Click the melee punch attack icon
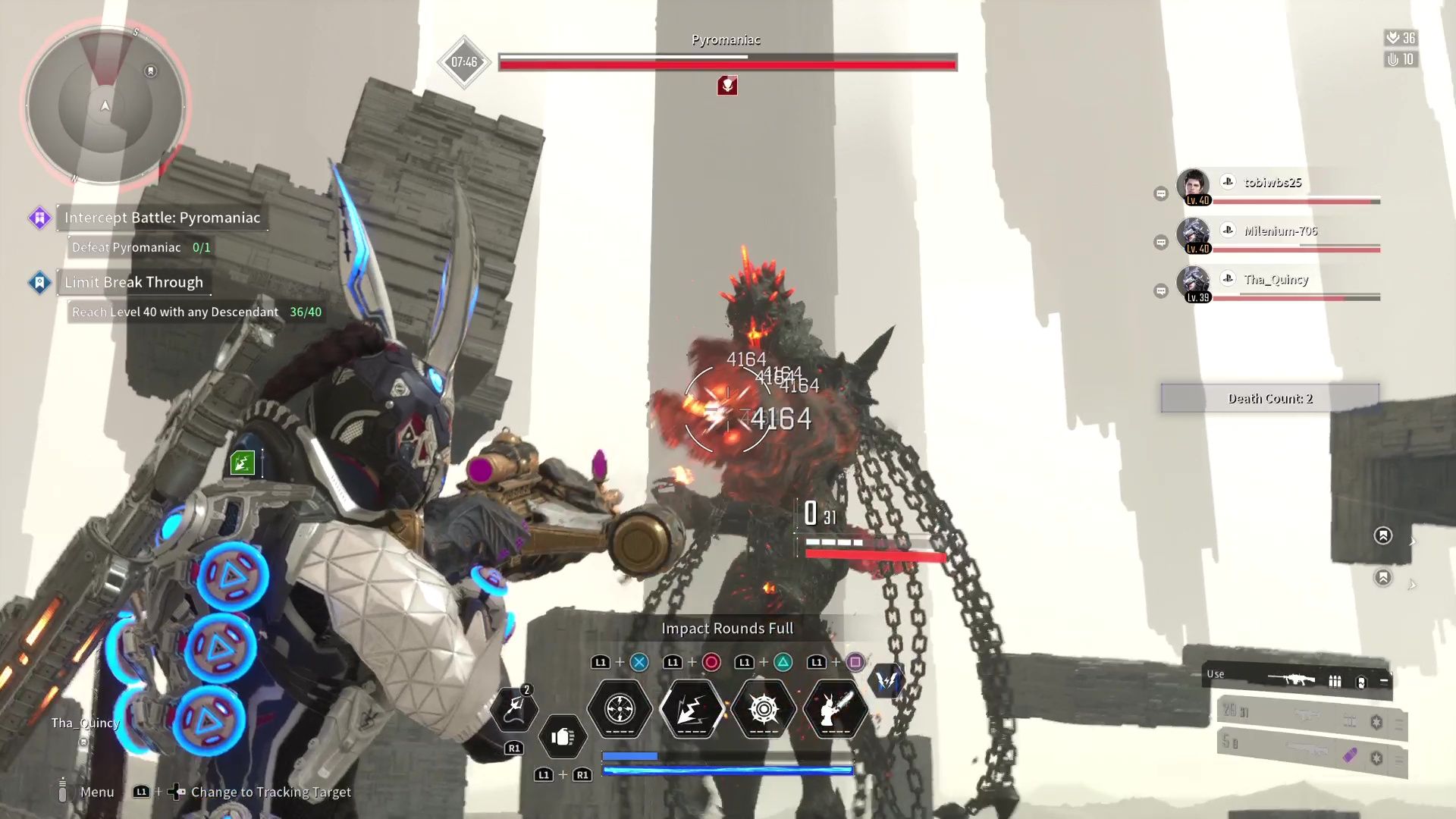Viewport: 1456px width, 819px height. point(564,737)
